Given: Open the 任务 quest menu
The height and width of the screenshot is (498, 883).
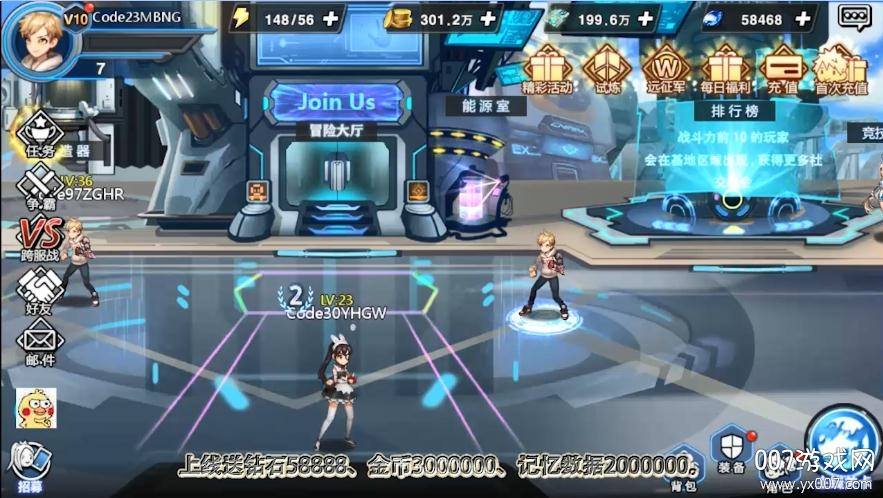Looking at the screenshot, I should pos(39,136).
